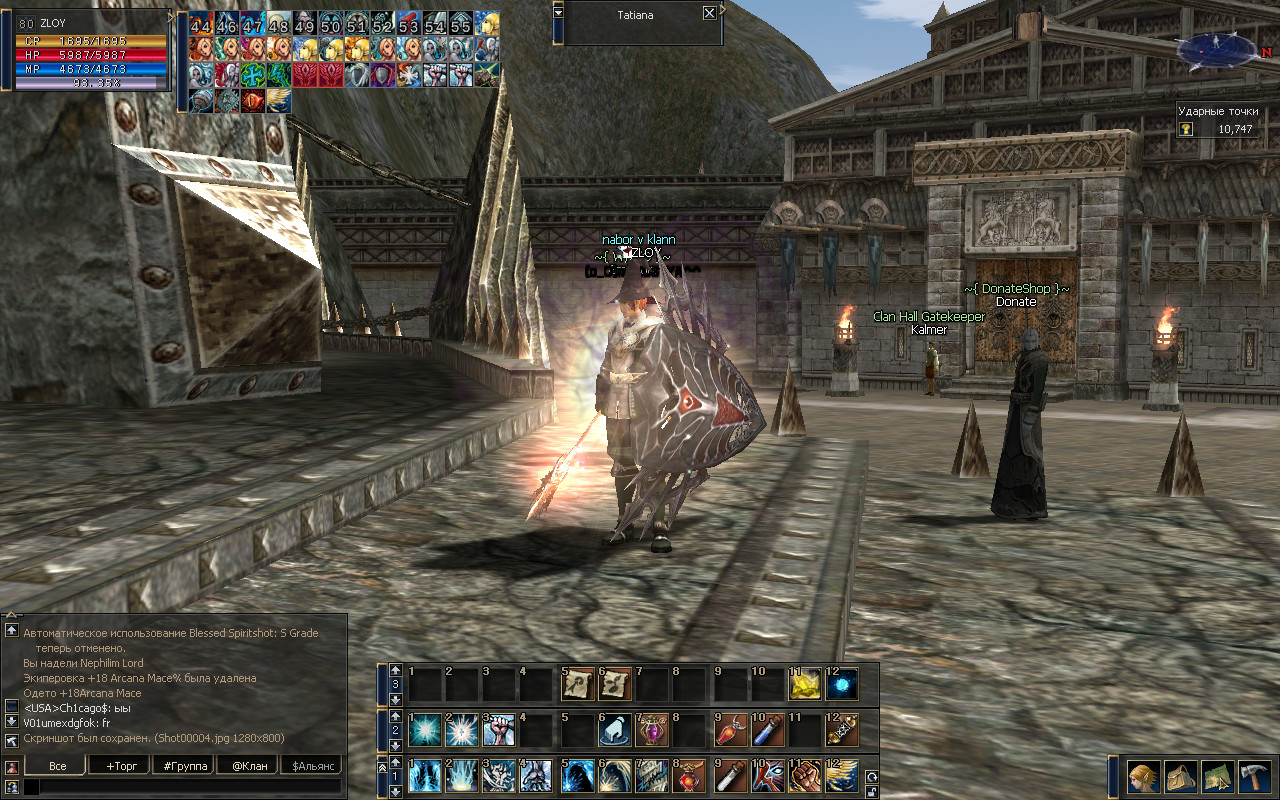Image resolution: width=1280 pixels, height=800 pixels.
Task: Toggle the hotbar lock icon
Action: coord(871,791)
